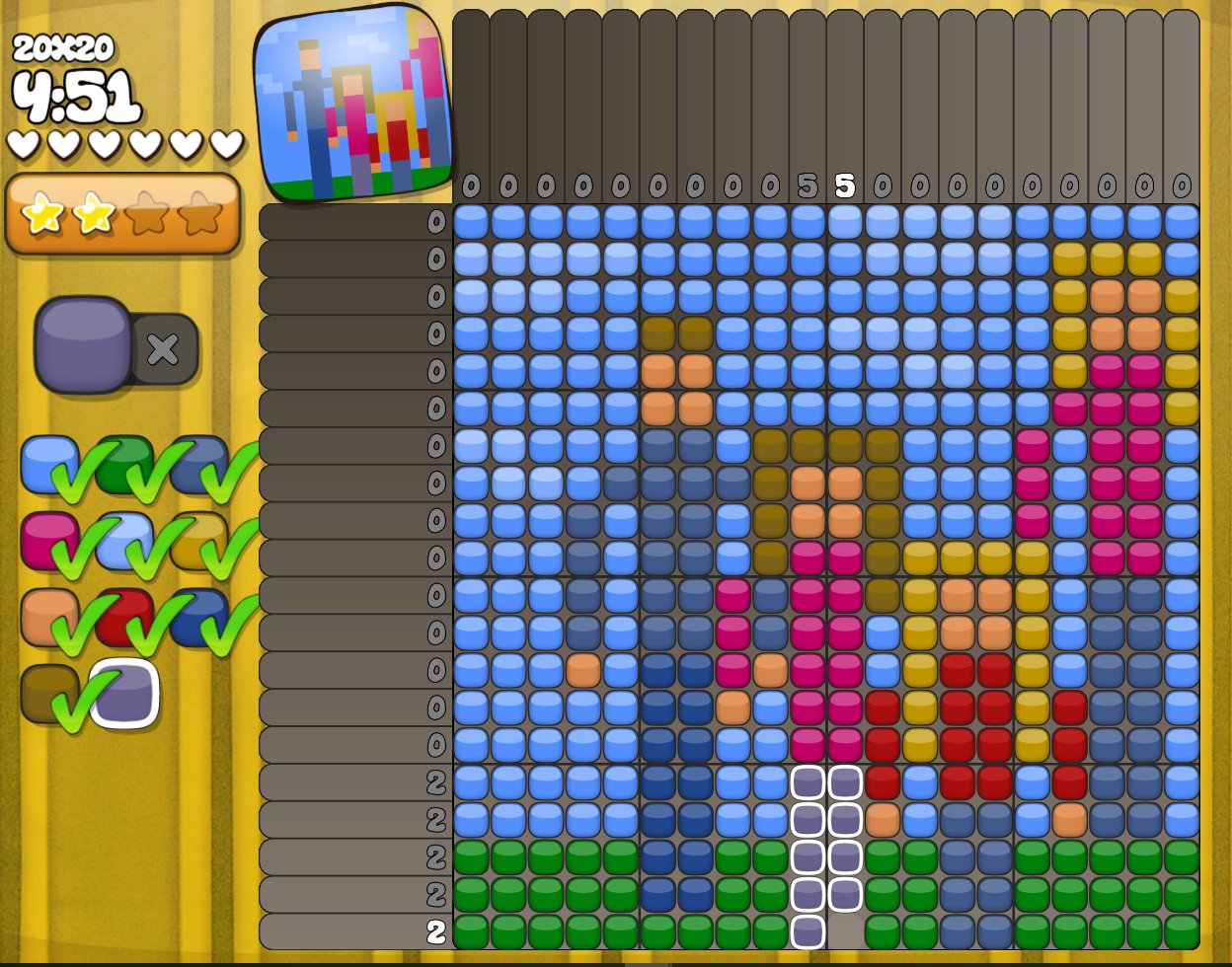Pick the green palette color
Image resolution: width=1232 pixels, height=967 pixels.
click(x=123, y=462)
